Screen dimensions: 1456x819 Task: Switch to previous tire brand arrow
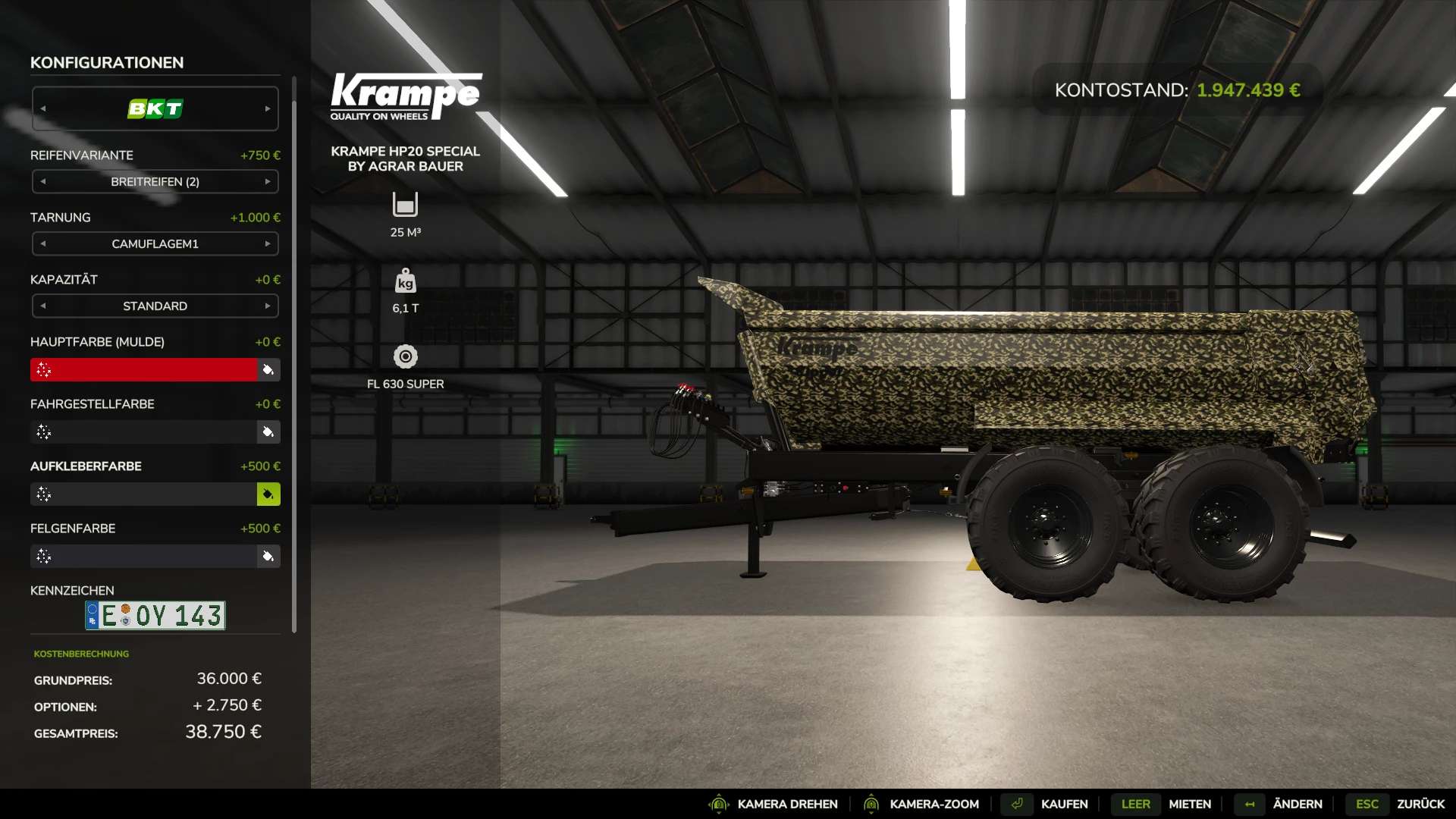tap(43, 109)
